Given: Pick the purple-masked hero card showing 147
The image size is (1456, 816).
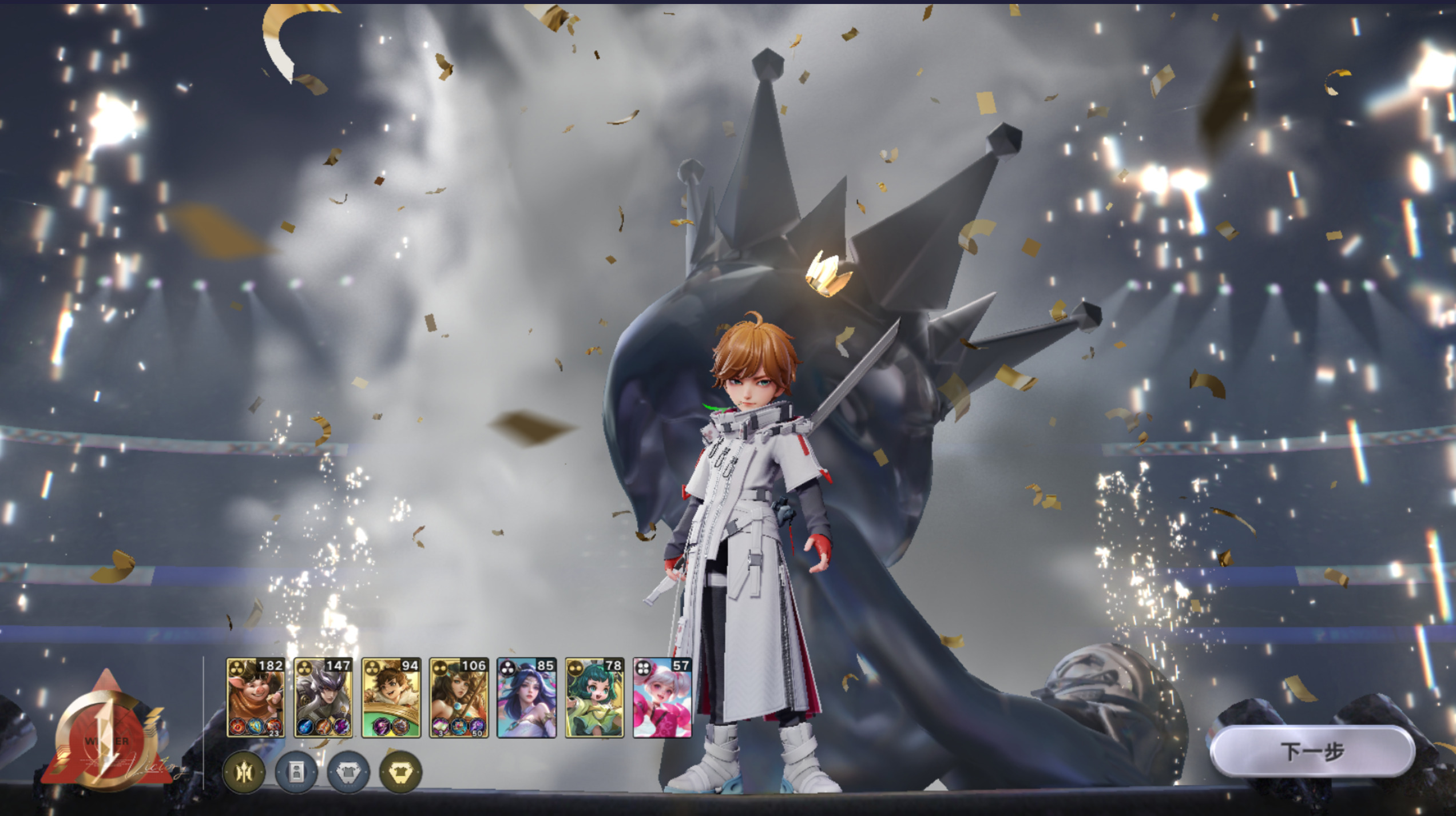Looking at the screenshot, I should point(323,698).
